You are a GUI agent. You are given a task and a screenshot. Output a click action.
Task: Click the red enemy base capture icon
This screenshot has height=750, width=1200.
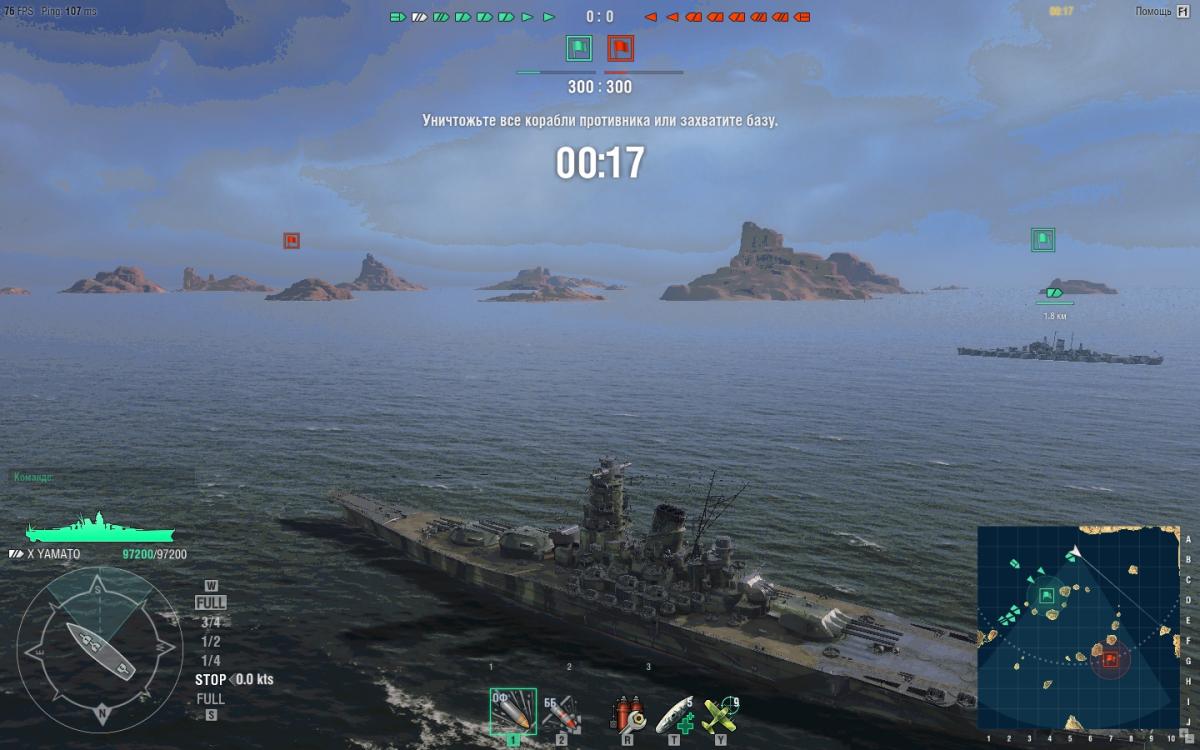point(621,48)
